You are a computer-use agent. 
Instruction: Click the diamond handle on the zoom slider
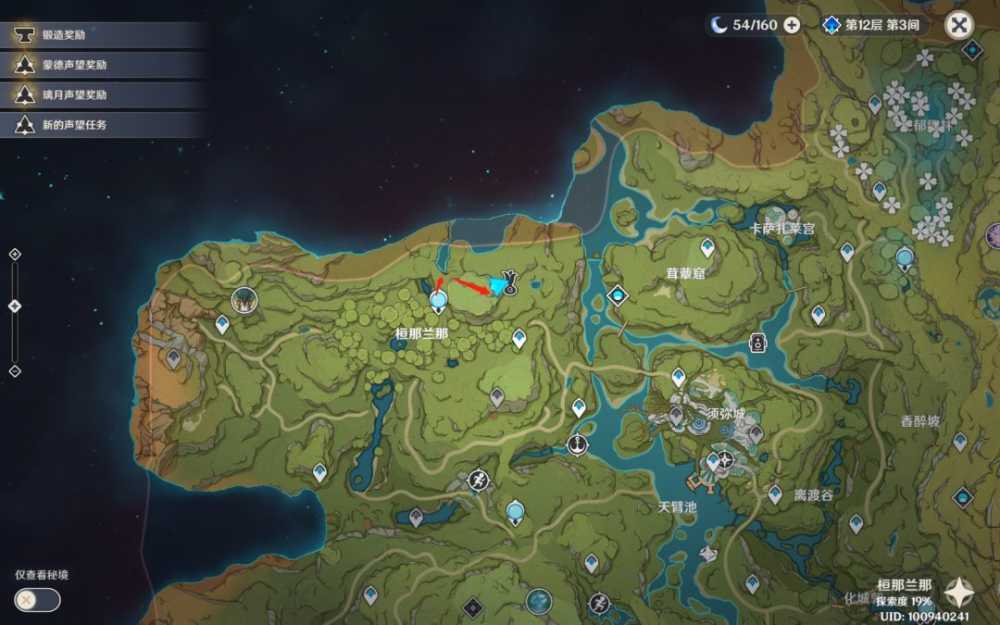(x=14, y=306)
